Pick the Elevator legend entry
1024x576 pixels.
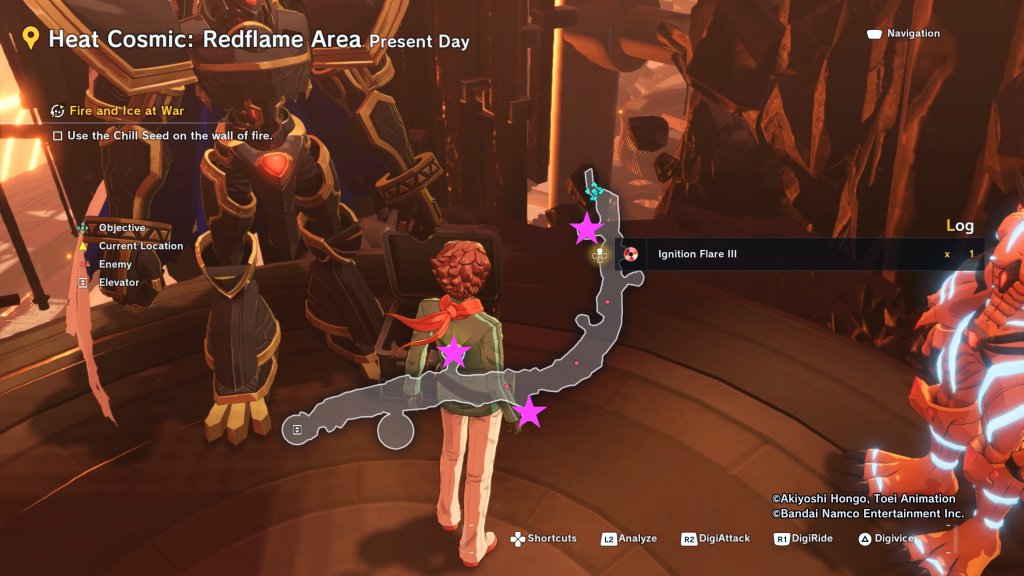point(118,283)
